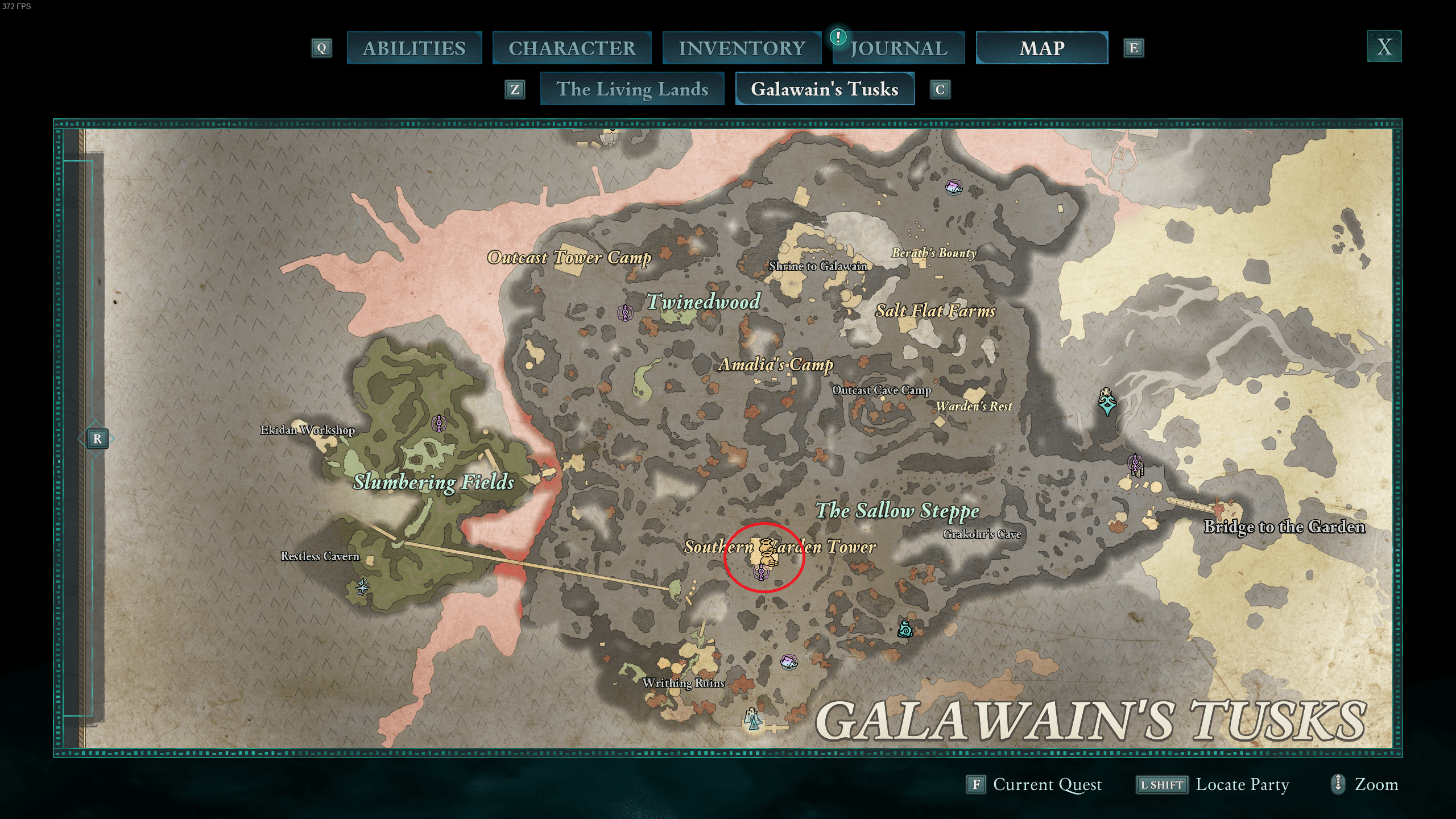Click the beacon icon in Slumbering Fields
Viewport: 1456px width, 819px height.
click(439, 424)
